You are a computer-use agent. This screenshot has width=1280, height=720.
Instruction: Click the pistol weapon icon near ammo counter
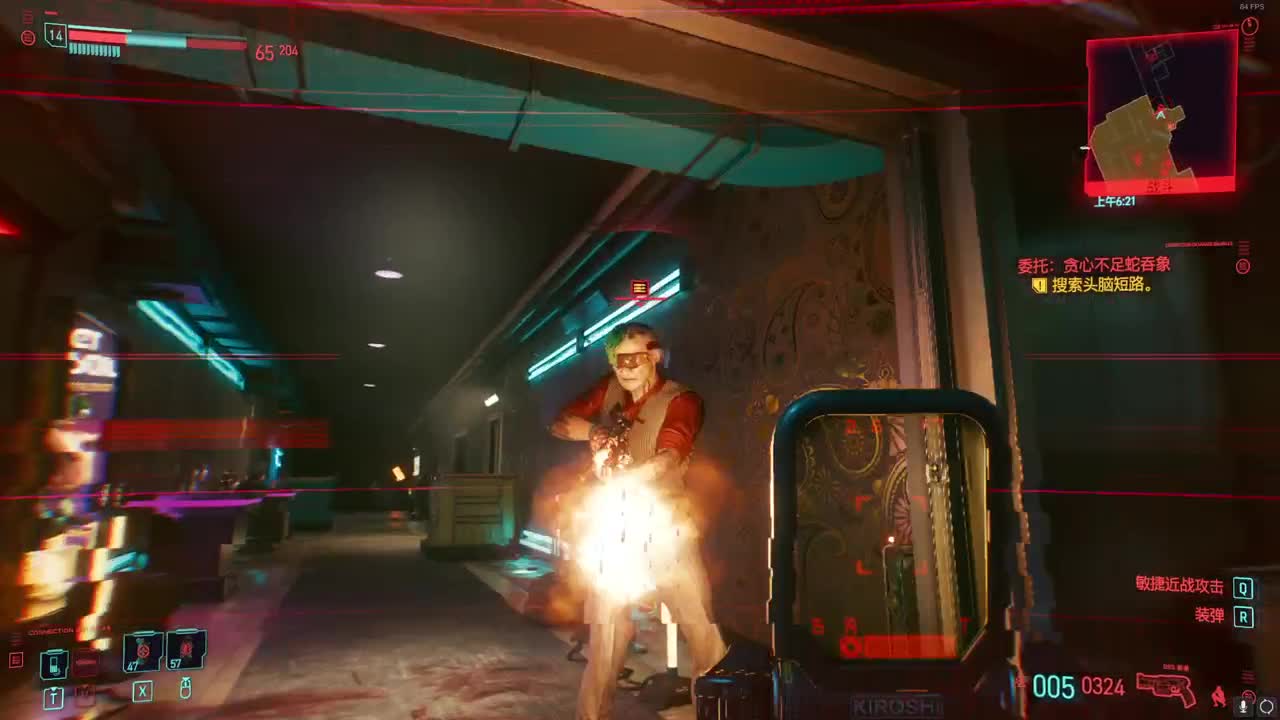pos(1163,690)
